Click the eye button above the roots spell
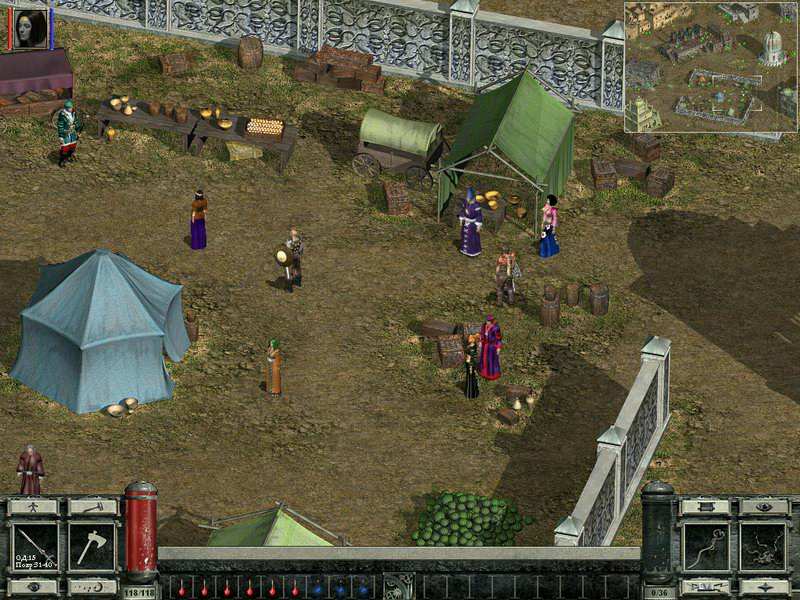The height and width of the screenshot is (600, 800). (x=765, y=507)
